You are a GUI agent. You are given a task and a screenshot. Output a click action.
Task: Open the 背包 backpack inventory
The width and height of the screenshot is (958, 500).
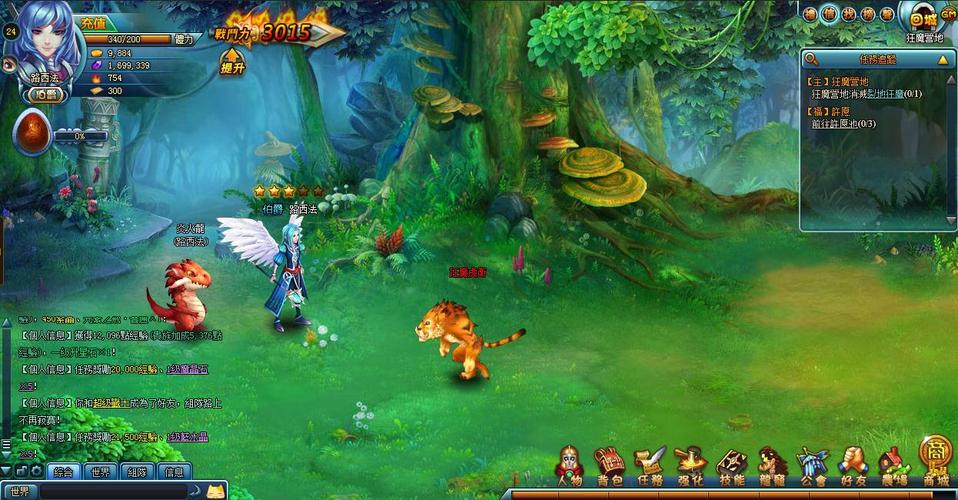pyautogui.click(x=610, y=467)
